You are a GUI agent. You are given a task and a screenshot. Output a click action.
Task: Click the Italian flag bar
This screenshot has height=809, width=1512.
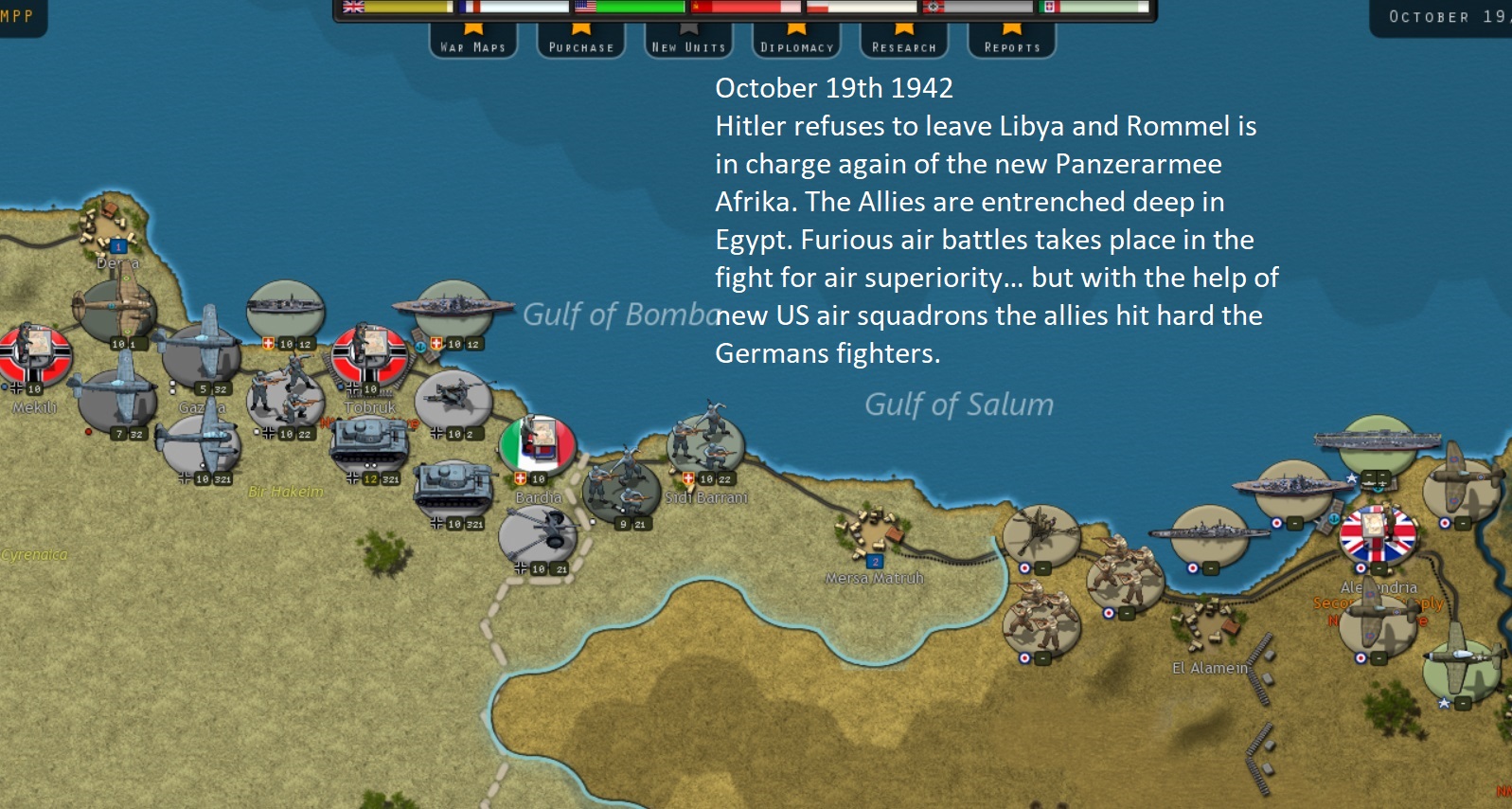[1094, 7]
